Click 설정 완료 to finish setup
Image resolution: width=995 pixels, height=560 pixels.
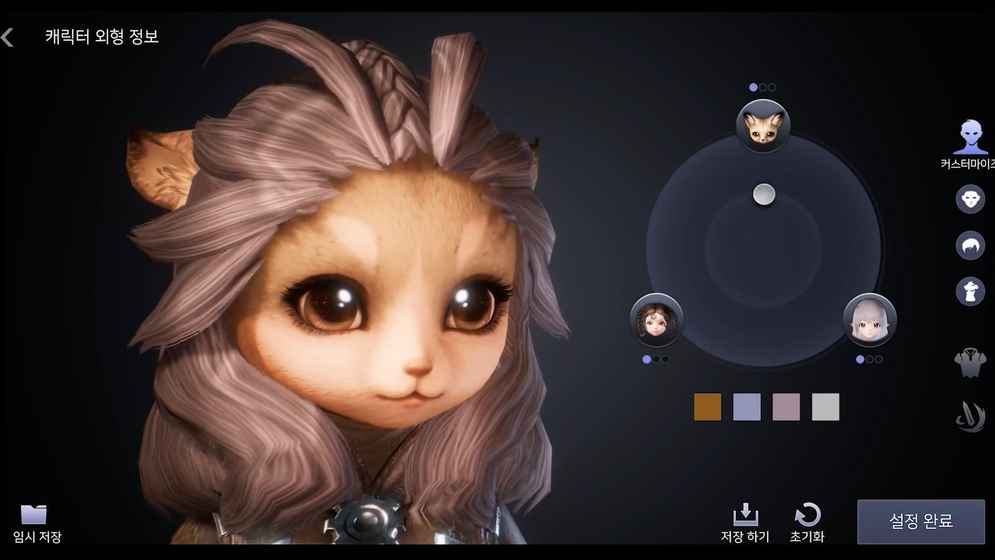point(920,521)
